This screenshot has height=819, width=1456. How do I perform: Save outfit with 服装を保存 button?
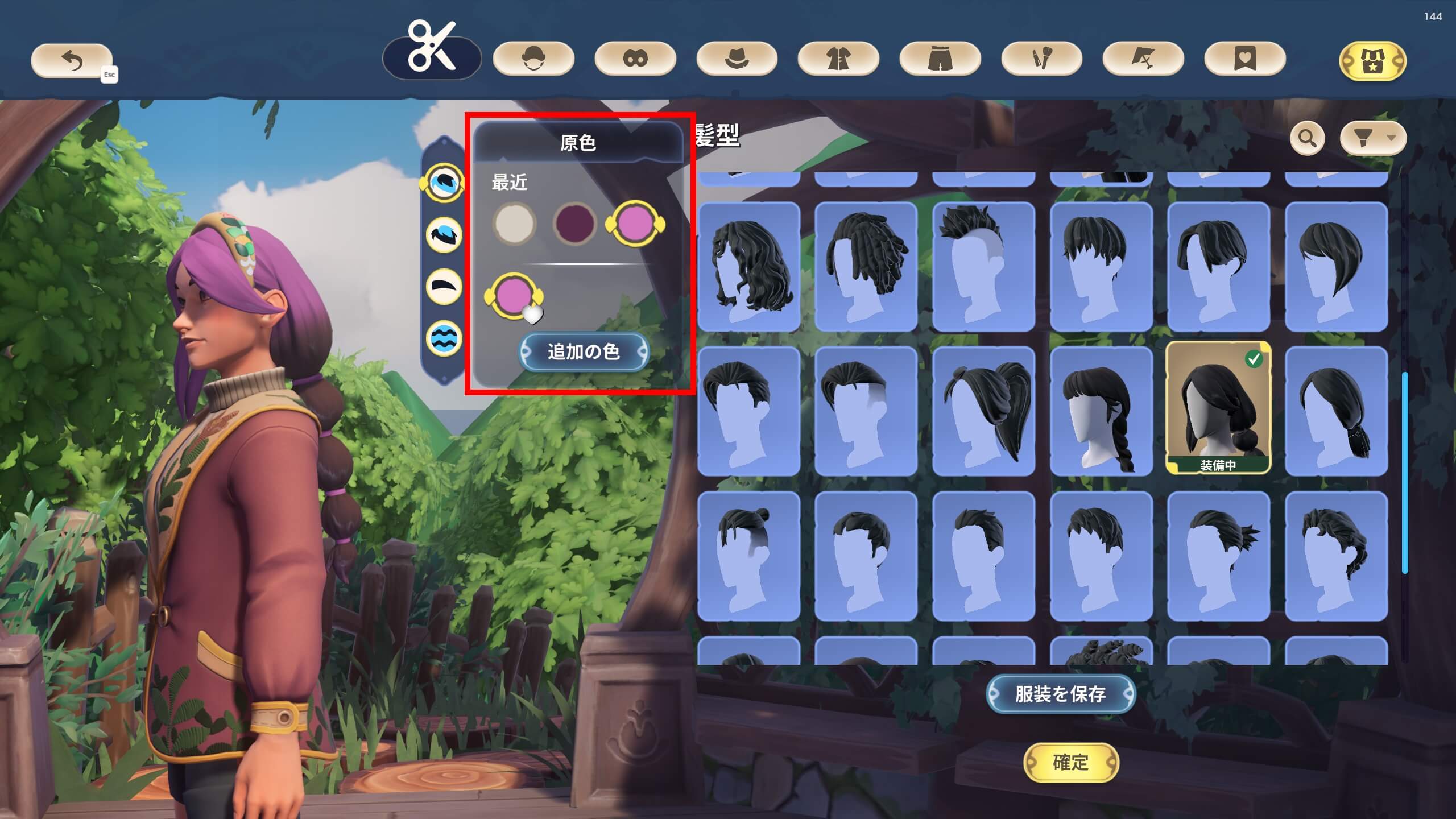(1060, 694)
